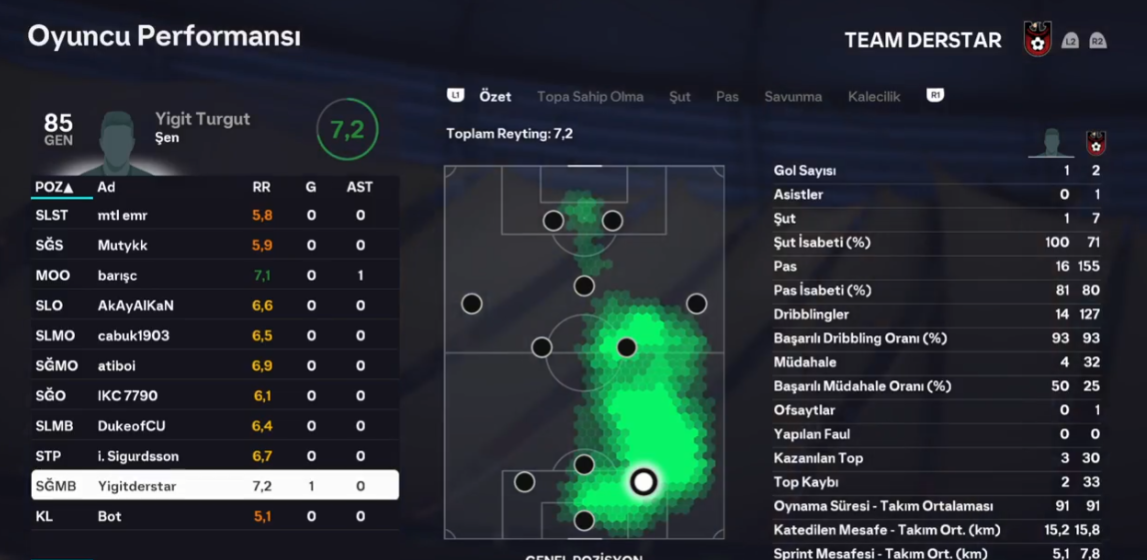Select the IKC 7790 row
The image size is (1147, 560).
point(215,396)
